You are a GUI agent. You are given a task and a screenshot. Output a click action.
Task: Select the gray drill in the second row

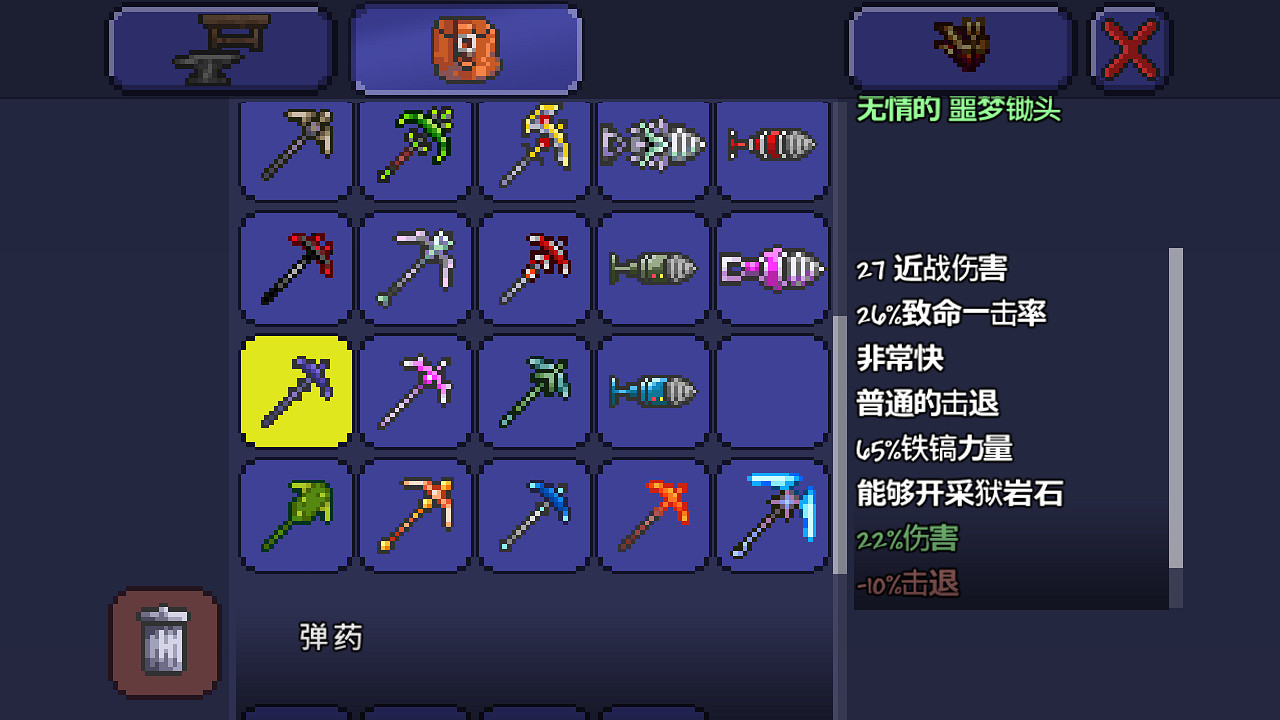653,268
